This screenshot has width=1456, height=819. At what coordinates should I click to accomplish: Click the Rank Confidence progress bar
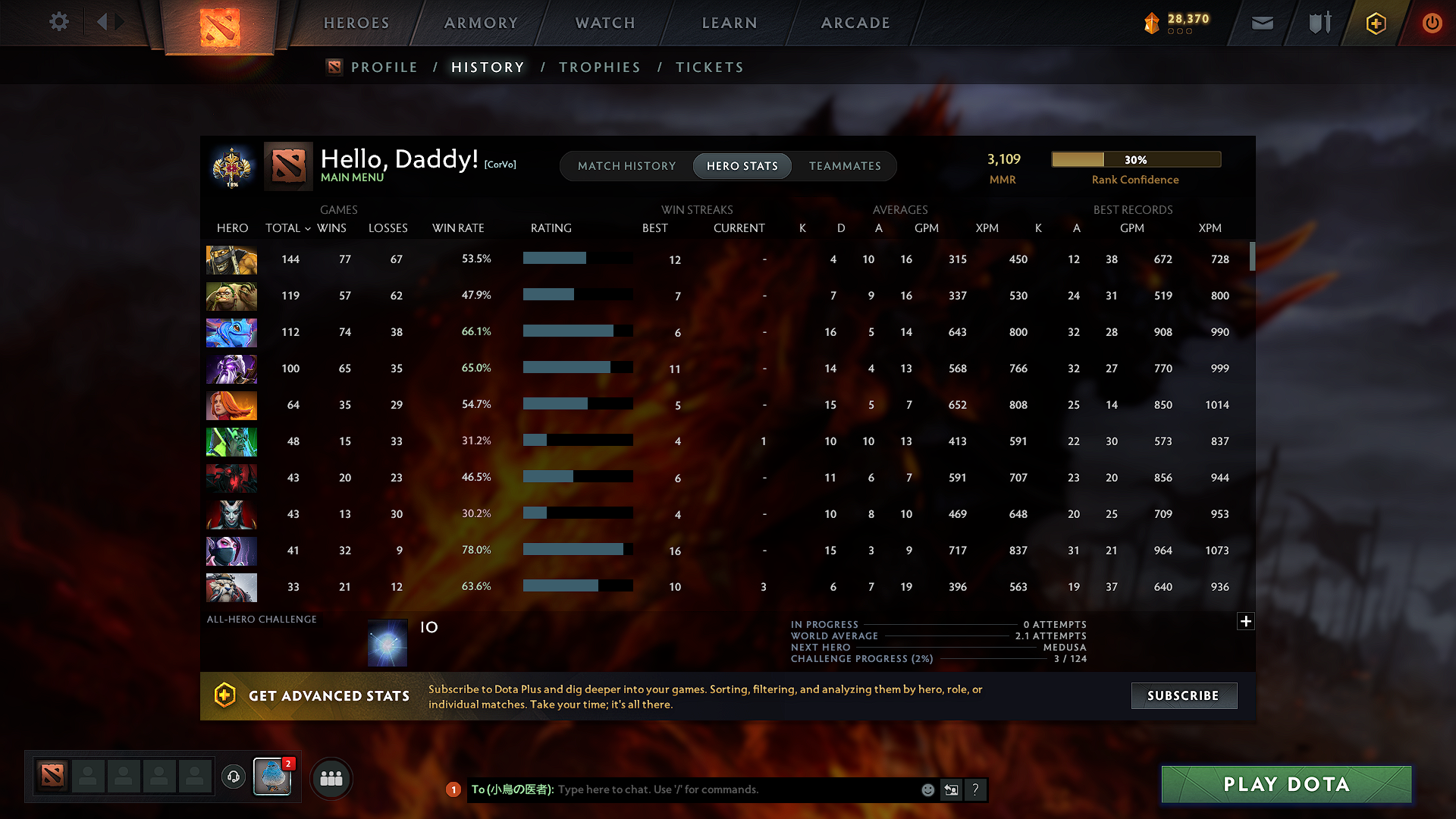coord(1135,159)
